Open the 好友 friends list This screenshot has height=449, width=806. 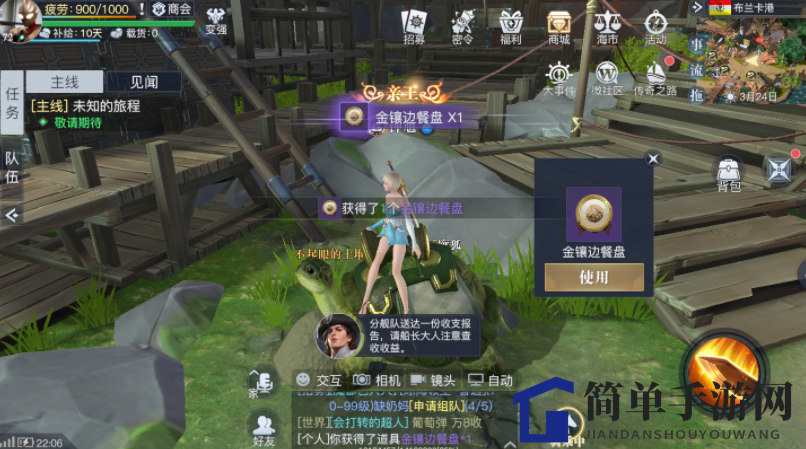(x=264, y=429)
